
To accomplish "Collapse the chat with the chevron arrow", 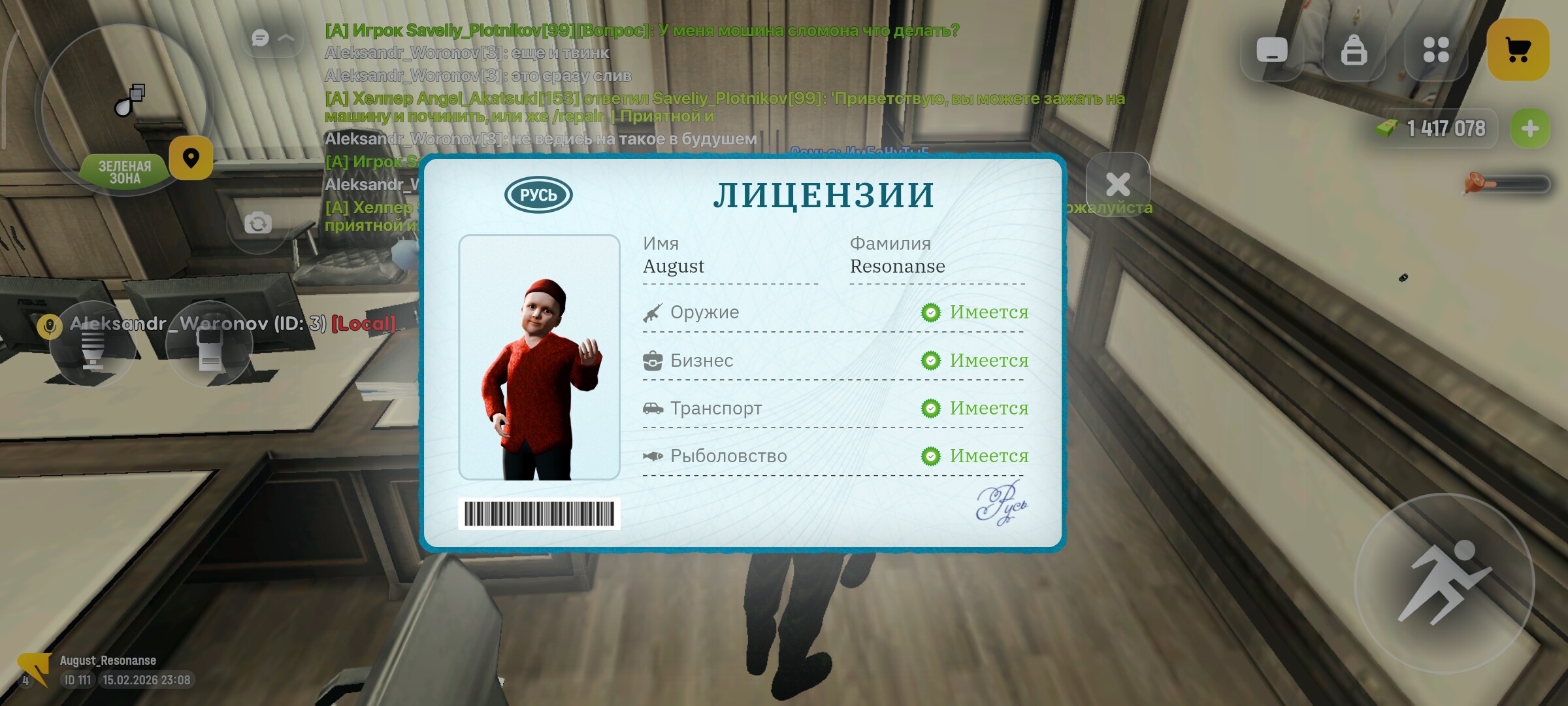I will [286, 38].
